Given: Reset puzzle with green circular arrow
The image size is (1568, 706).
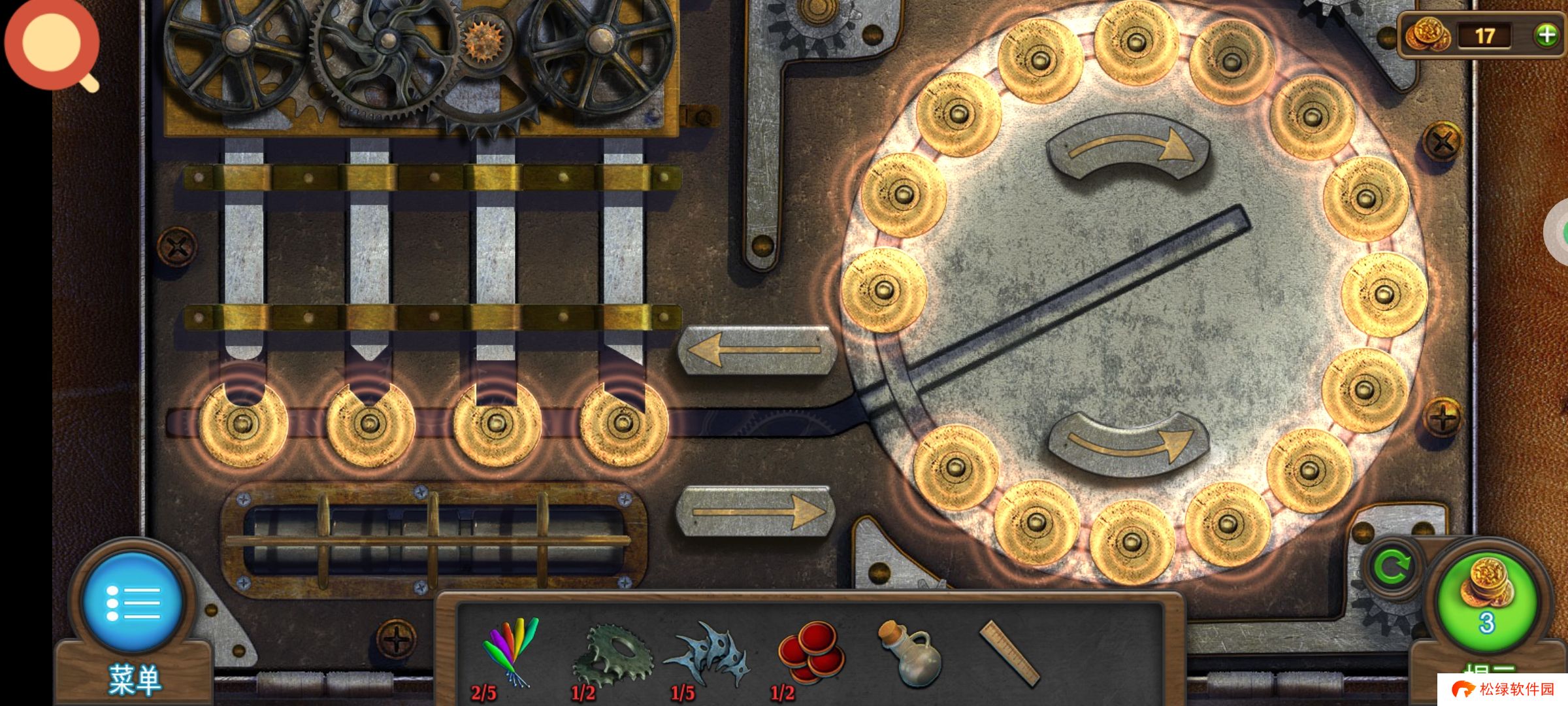Looking at the screenshot, I should (1391, 567).
